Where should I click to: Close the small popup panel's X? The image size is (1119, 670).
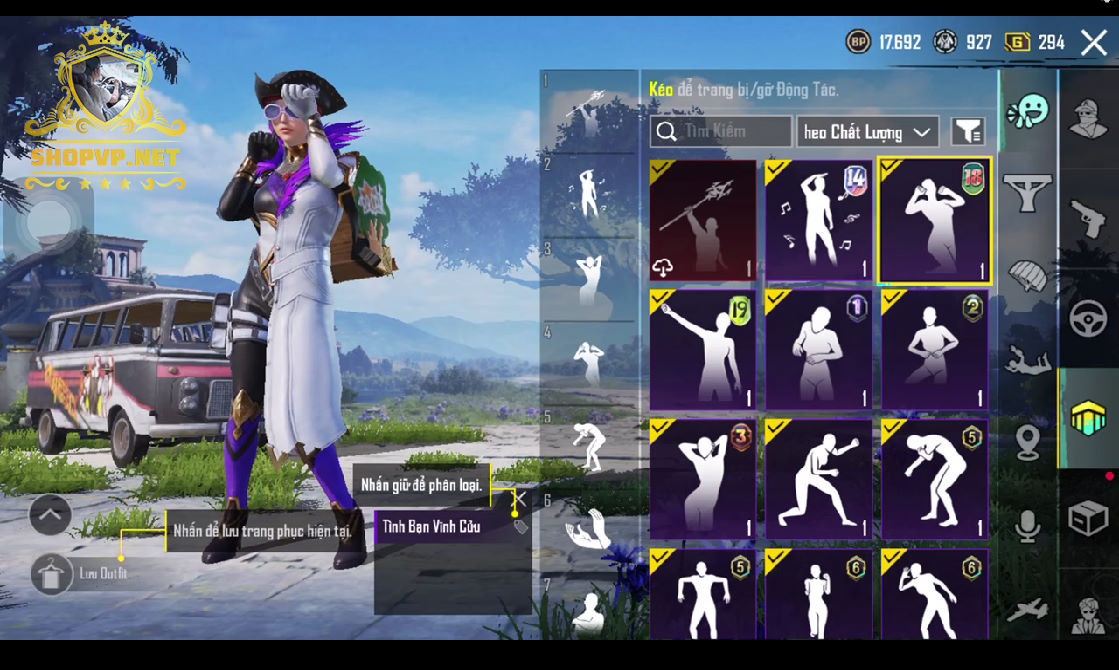click(x=520, y=498)
